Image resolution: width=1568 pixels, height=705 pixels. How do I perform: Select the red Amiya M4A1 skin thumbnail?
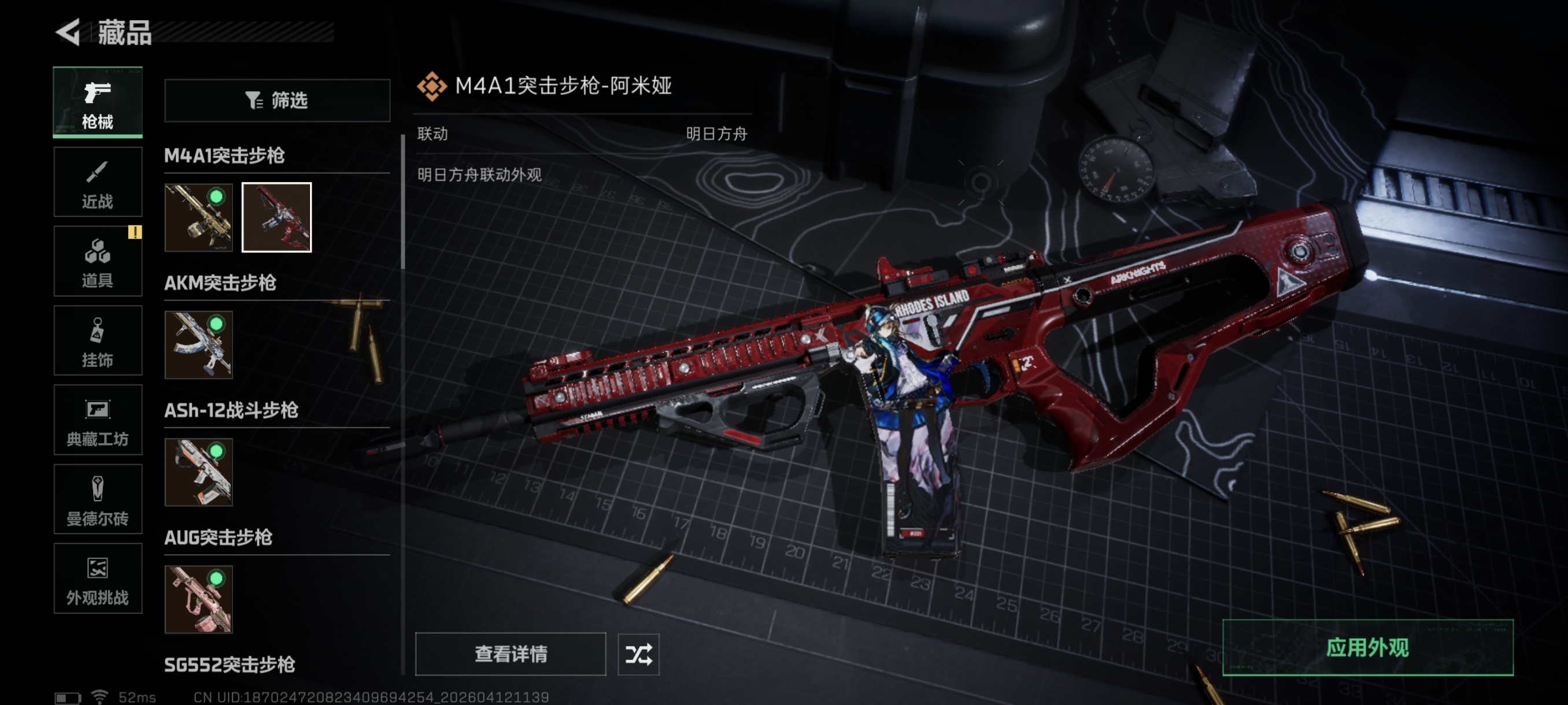[x=276, y=217]
